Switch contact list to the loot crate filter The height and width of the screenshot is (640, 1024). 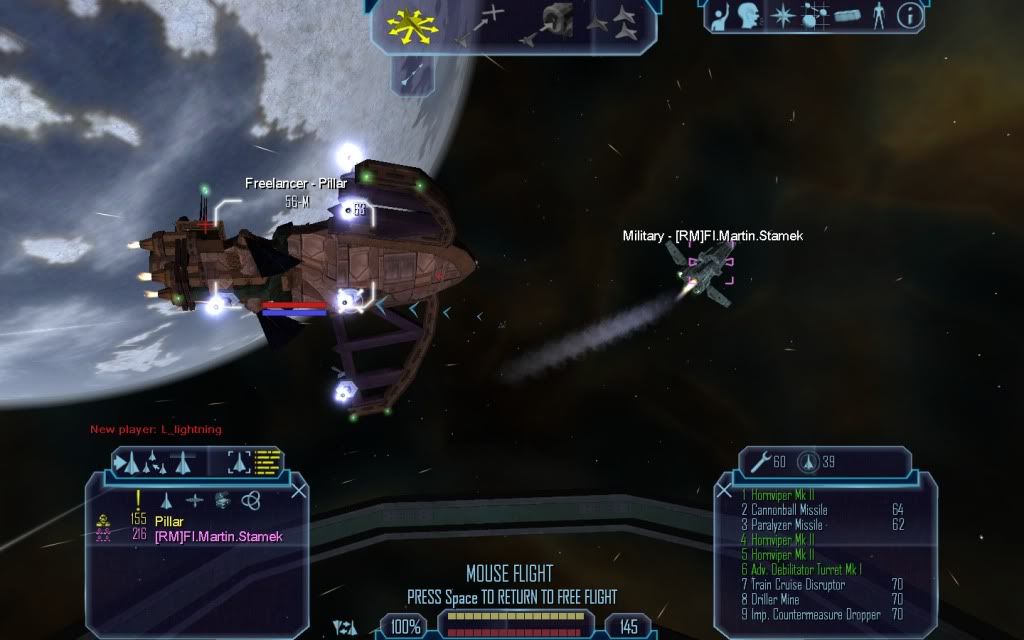(x=222, y=499)
